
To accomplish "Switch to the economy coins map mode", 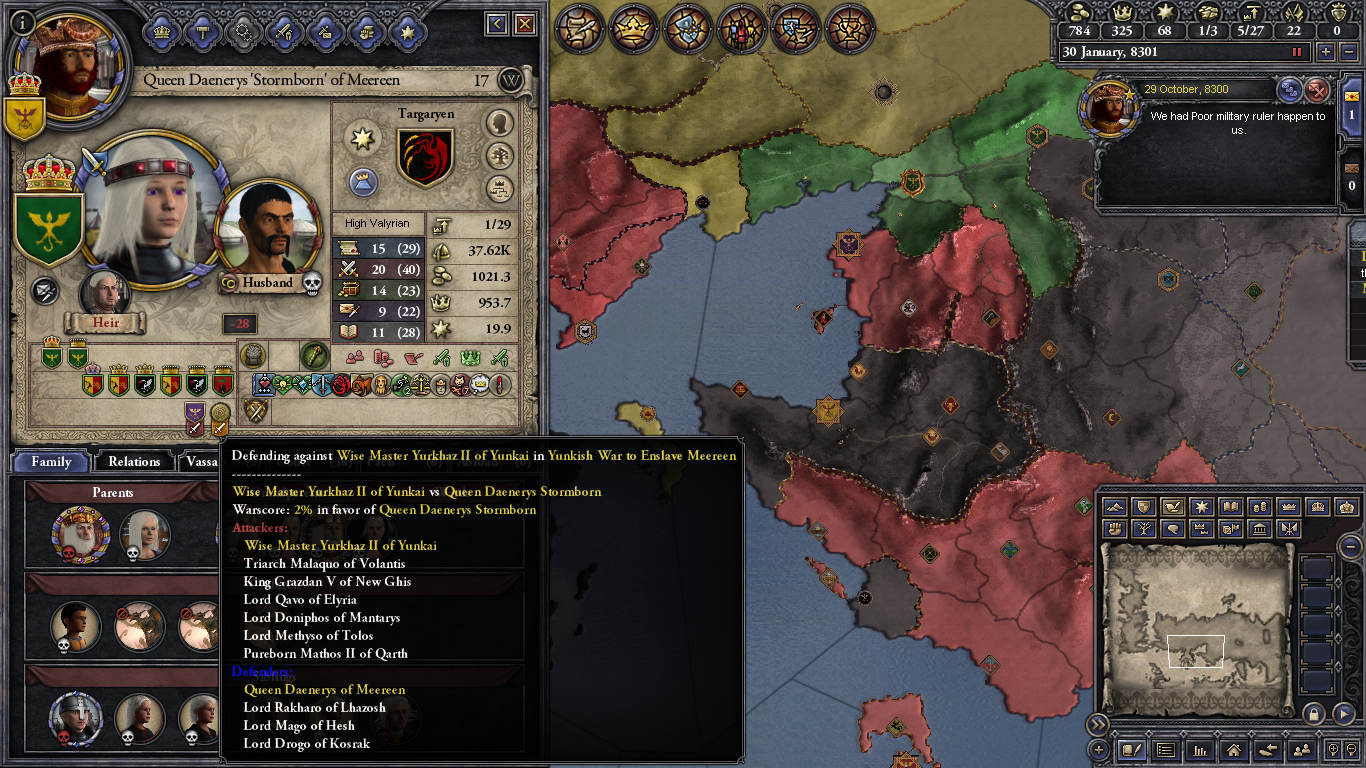I will pos(1260,506).
